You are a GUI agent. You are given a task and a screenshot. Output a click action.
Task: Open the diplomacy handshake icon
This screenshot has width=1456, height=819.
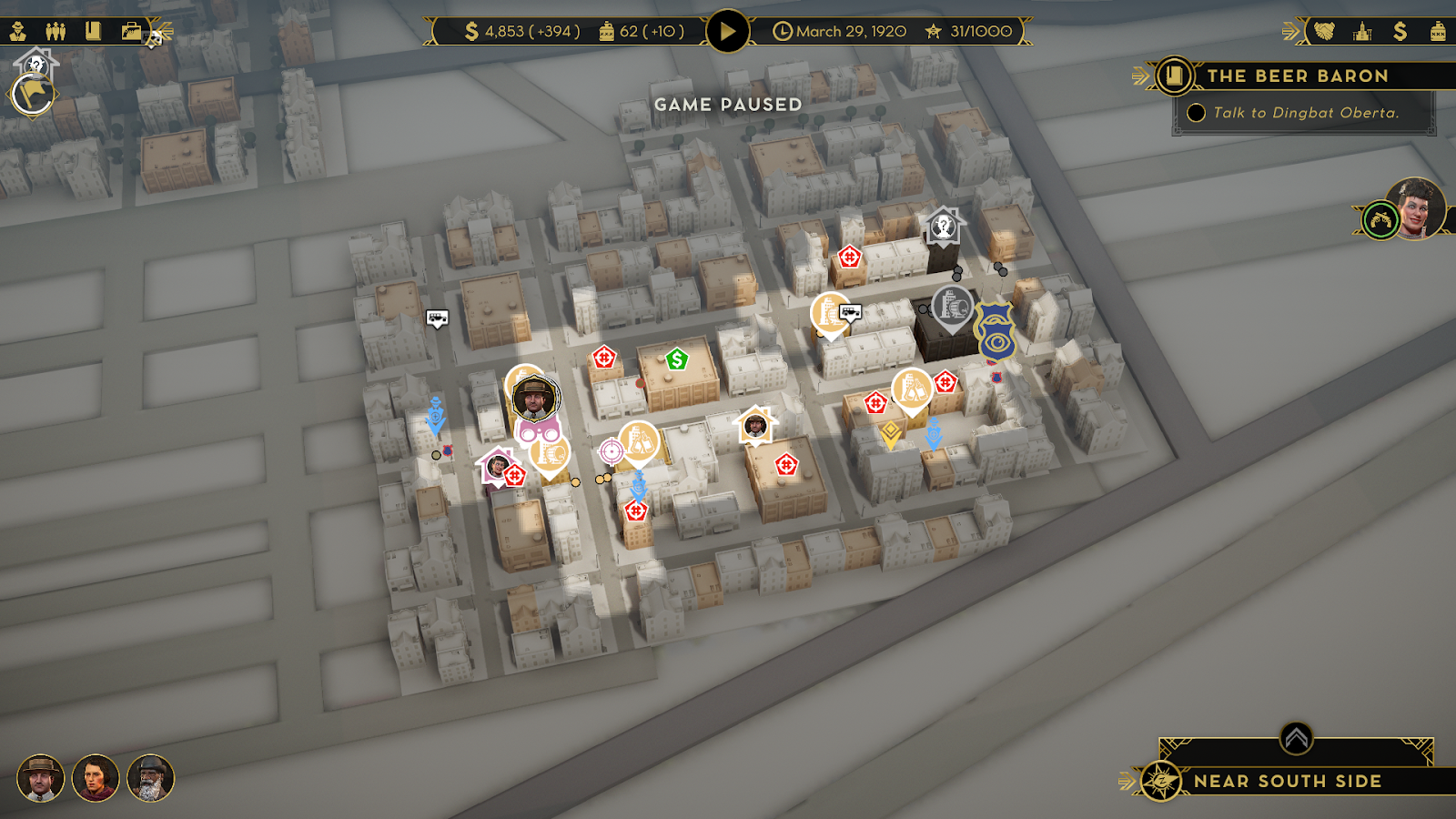point(1324,32)
